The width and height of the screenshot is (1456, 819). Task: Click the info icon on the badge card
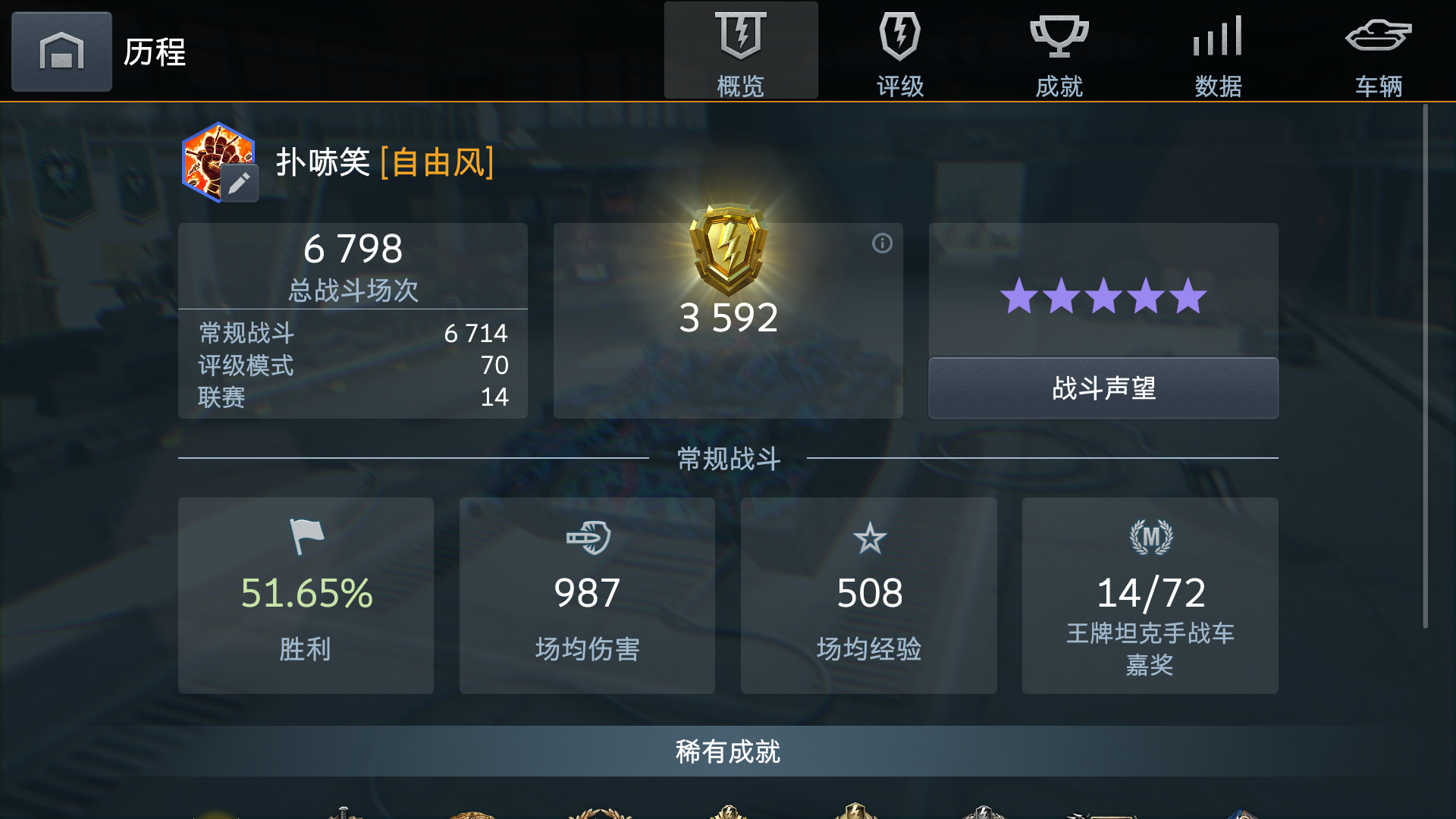881,244
